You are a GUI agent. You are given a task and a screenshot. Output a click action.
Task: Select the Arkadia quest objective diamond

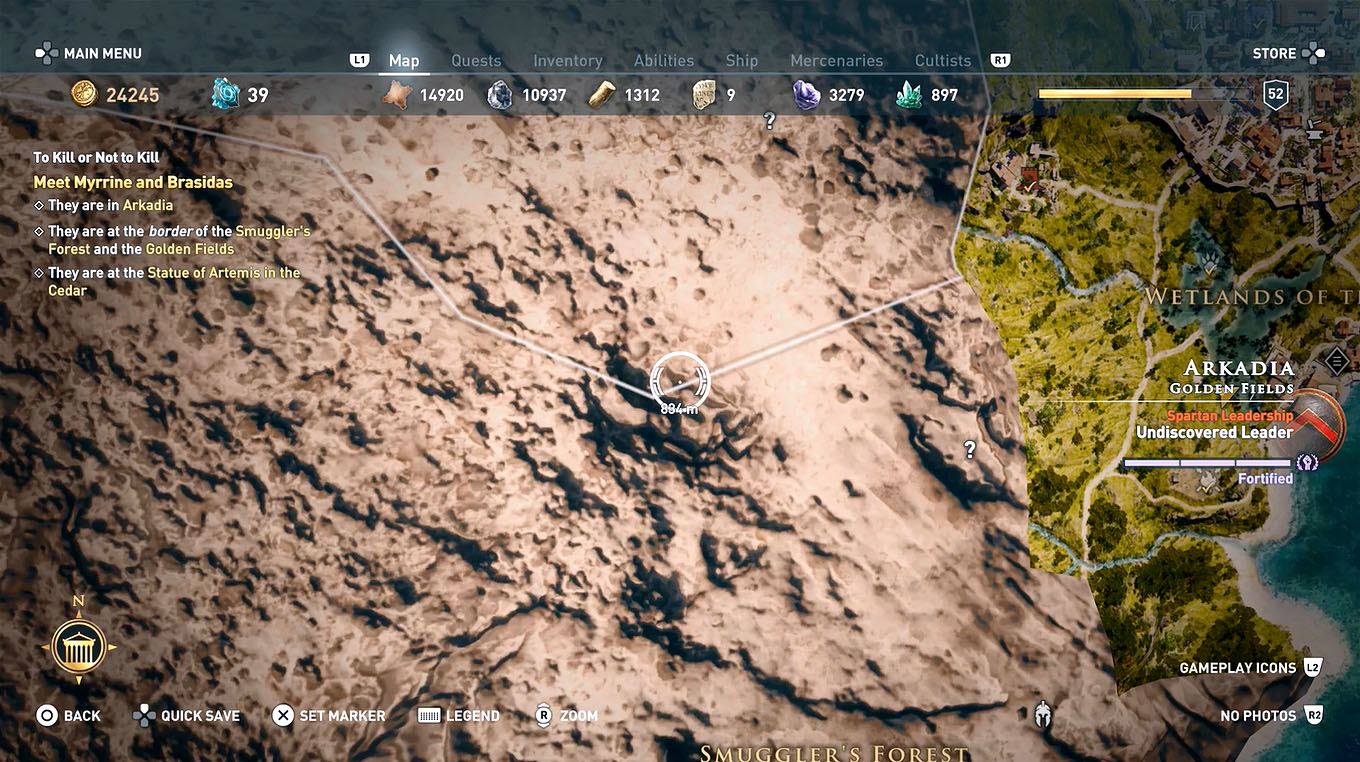39,205
